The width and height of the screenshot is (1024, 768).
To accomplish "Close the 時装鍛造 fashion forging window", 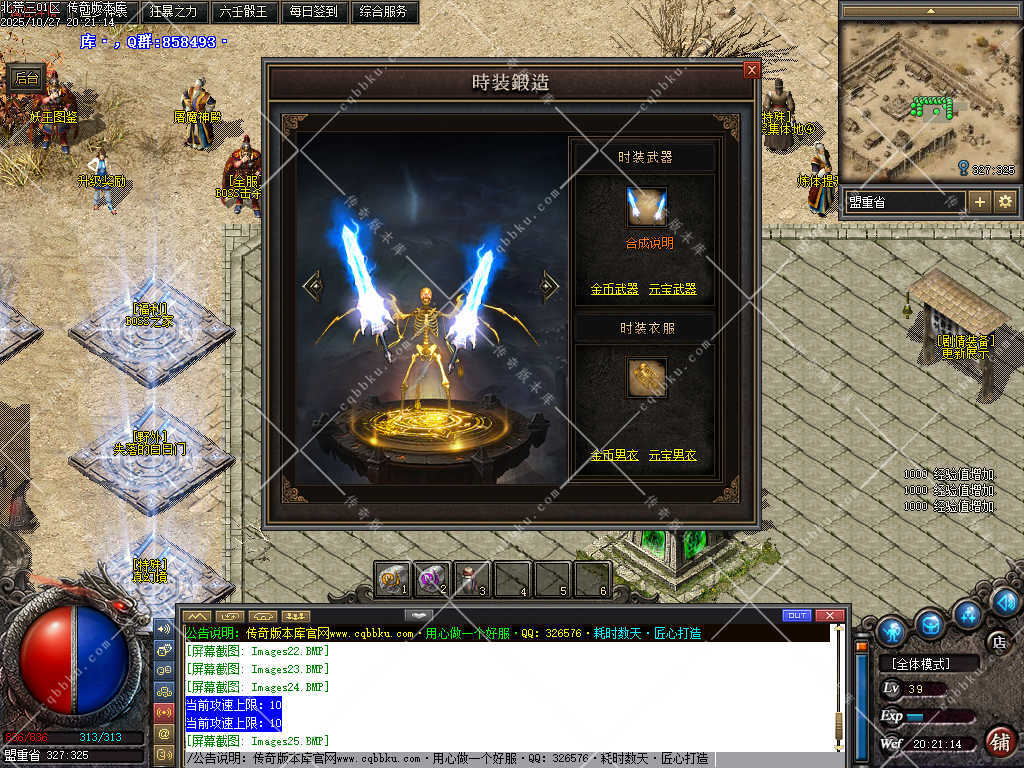I will pyautogui.click(x=752, y=70).
